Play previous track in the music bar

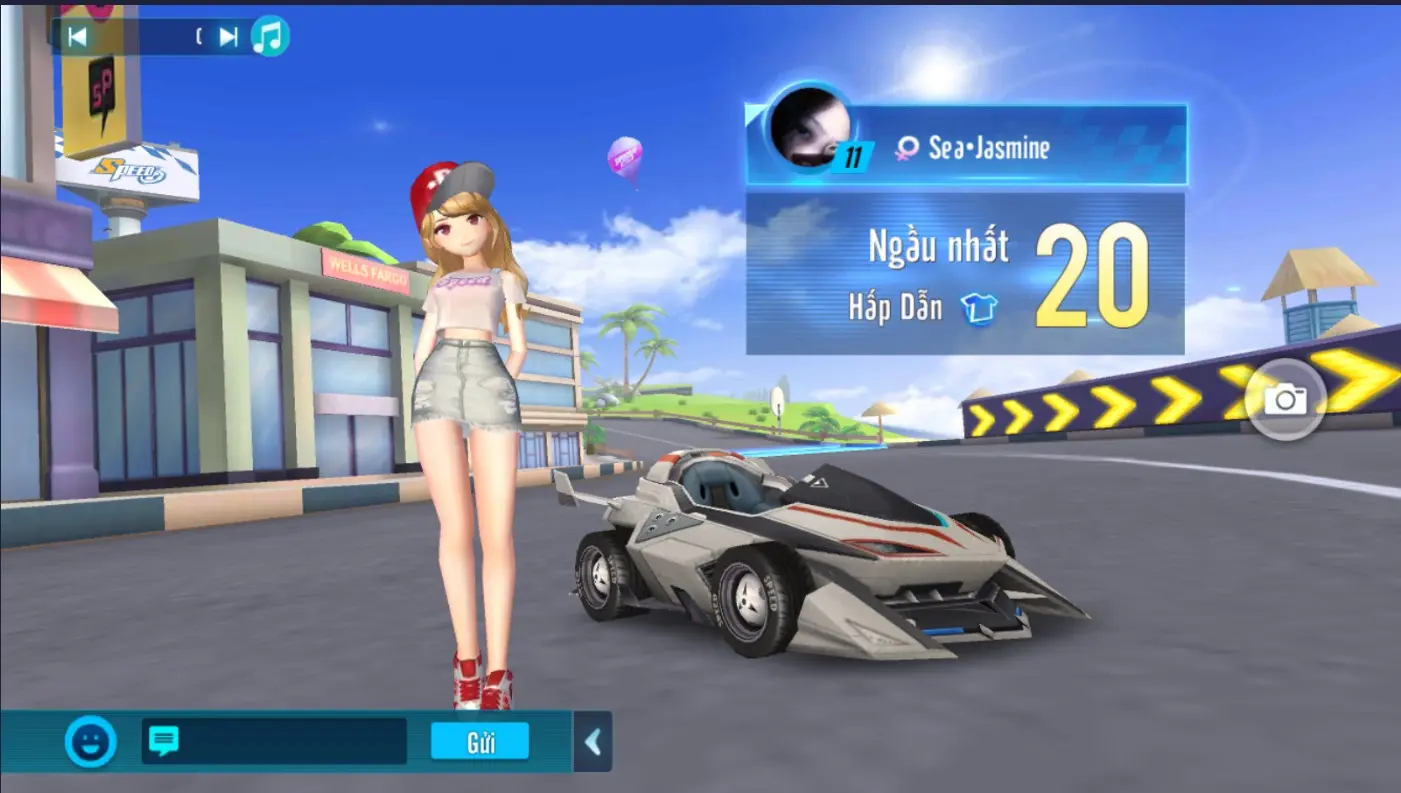[80, 34]
